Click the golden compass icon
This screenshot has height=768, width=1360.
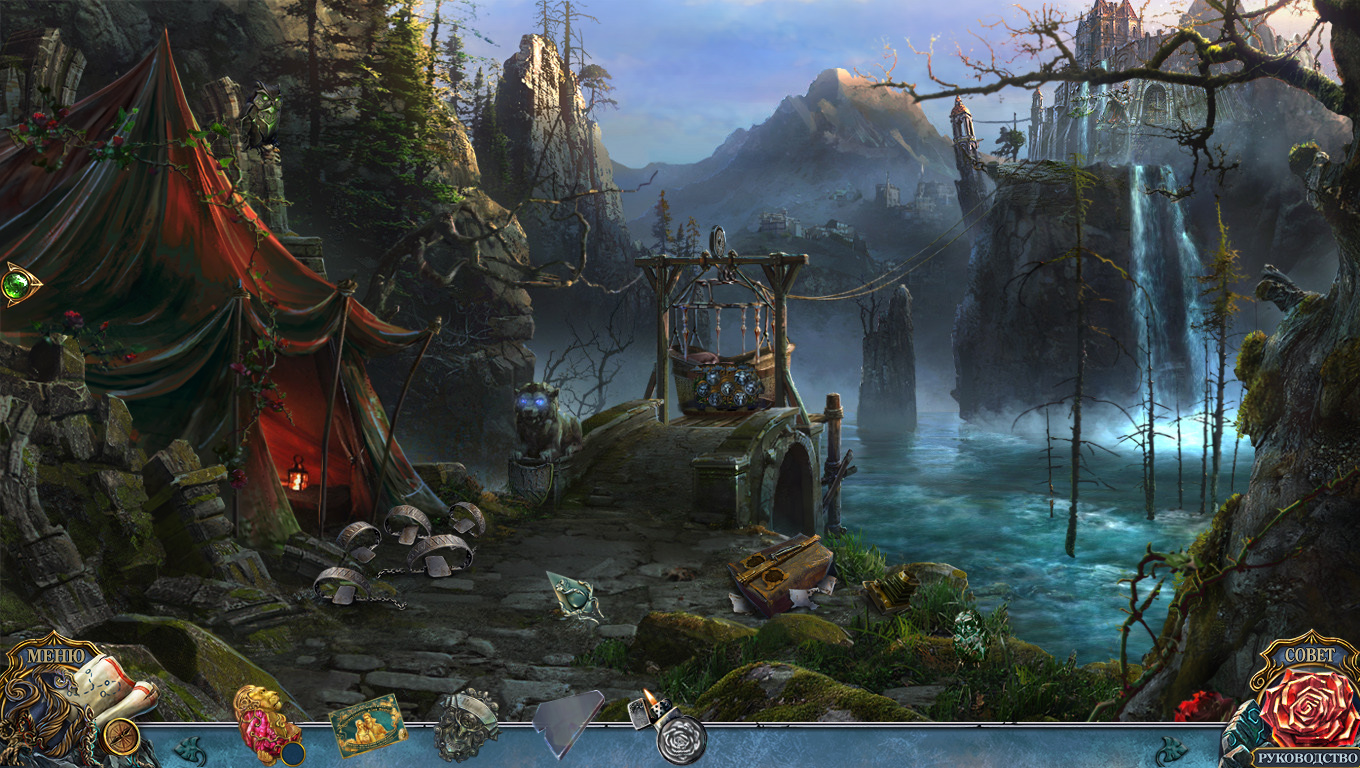pos(121,737)
